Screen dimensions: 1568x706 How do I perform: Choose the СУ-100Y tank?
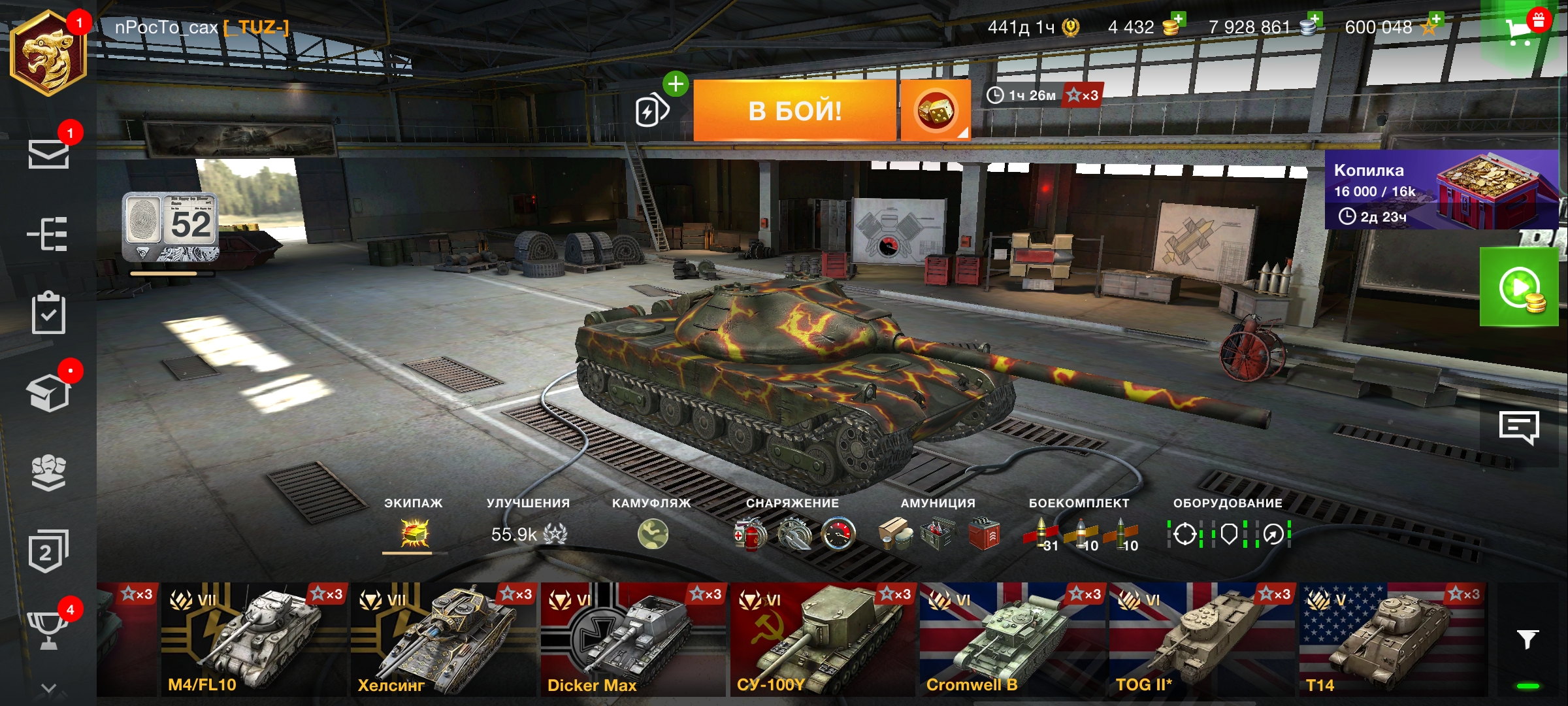[822, 639]
